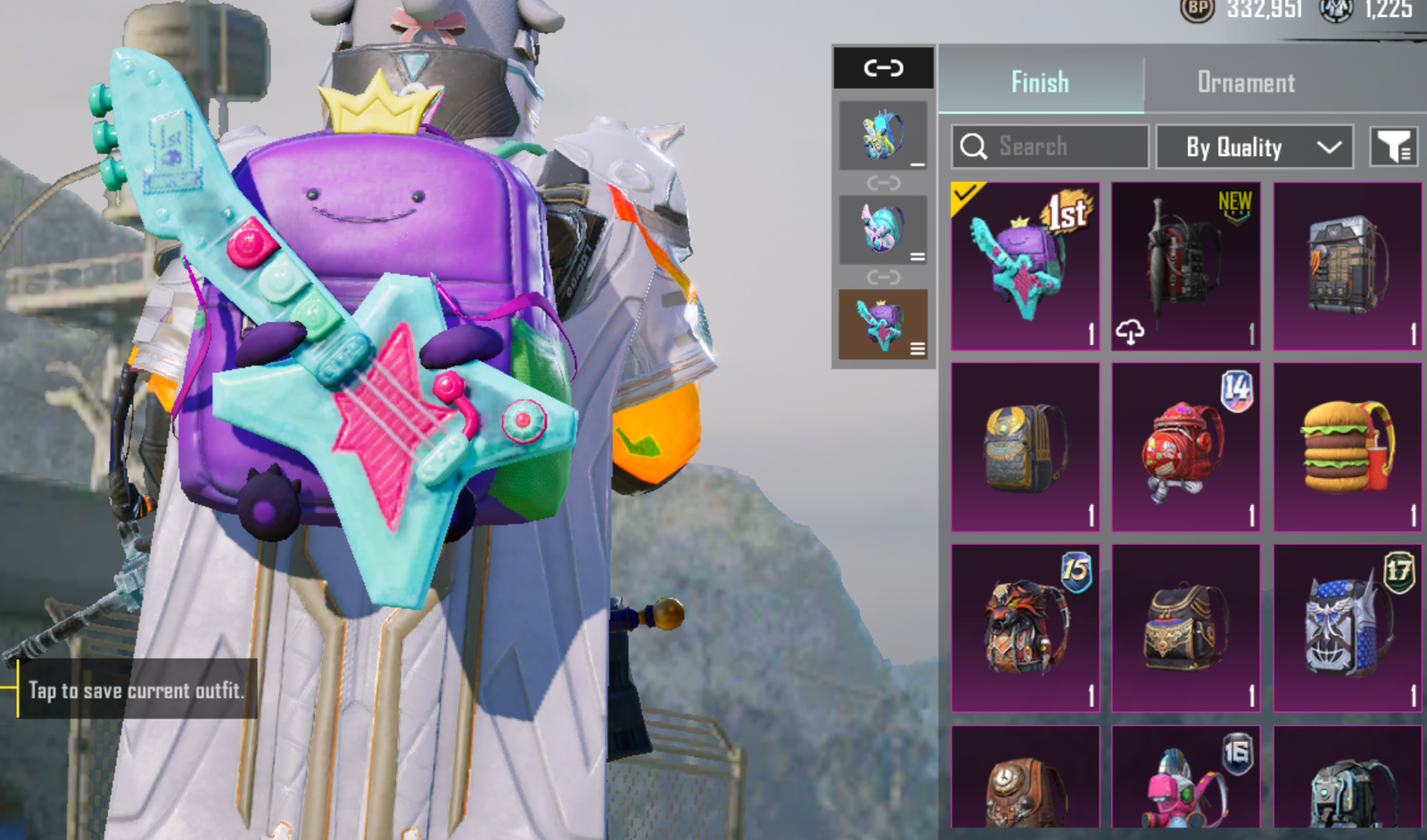Select the hamburger backpack skin
This screenshot has height=840, width=1427.
pyautogui.click(x=1347, y=447)
